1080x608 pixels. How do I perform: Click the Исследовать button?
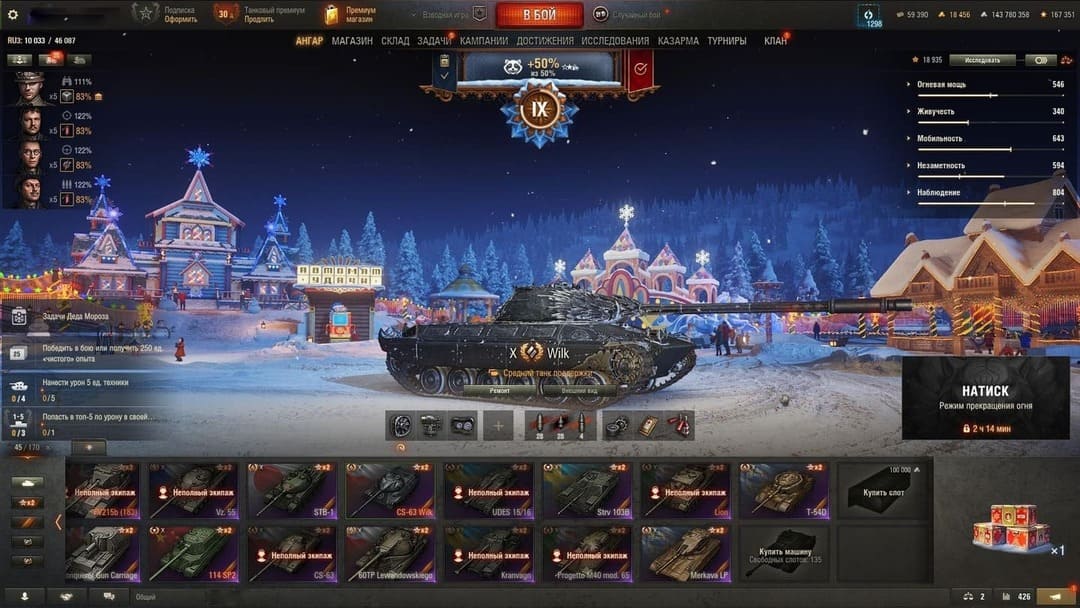pyautogui.click(x=982, y=60)
